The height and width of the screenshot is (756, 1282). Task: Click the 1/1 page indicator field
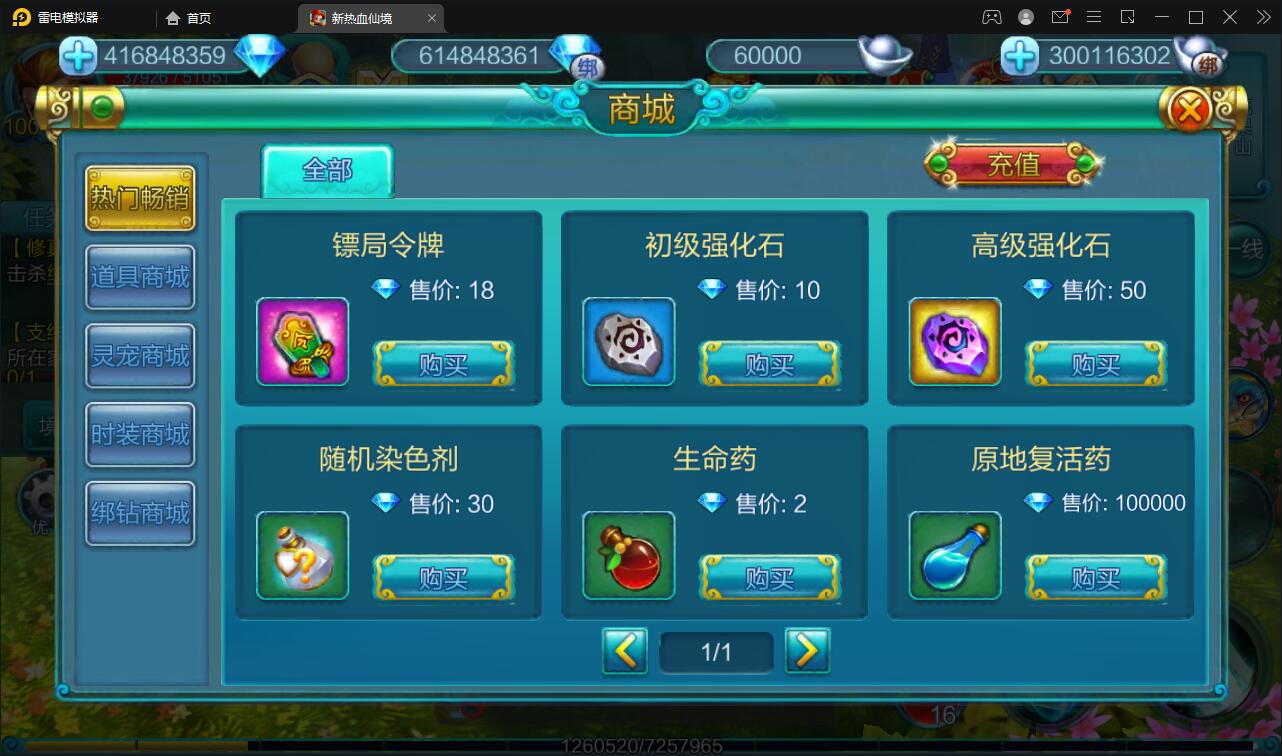(716, 650)
